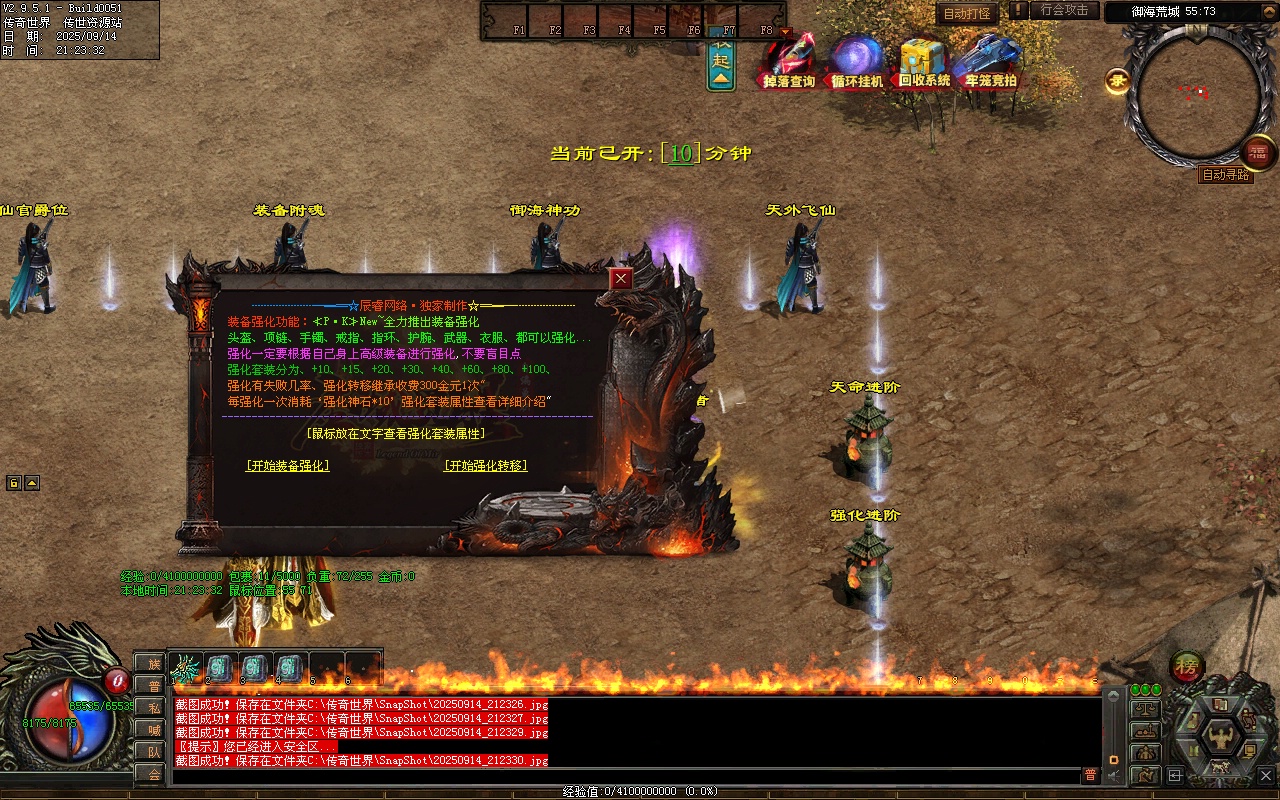The width and height of the screenshot is (1280, 800).
Task: Click 鼠标放在文字查看强化套装属性 text link
Action: [x=397, y=434]
